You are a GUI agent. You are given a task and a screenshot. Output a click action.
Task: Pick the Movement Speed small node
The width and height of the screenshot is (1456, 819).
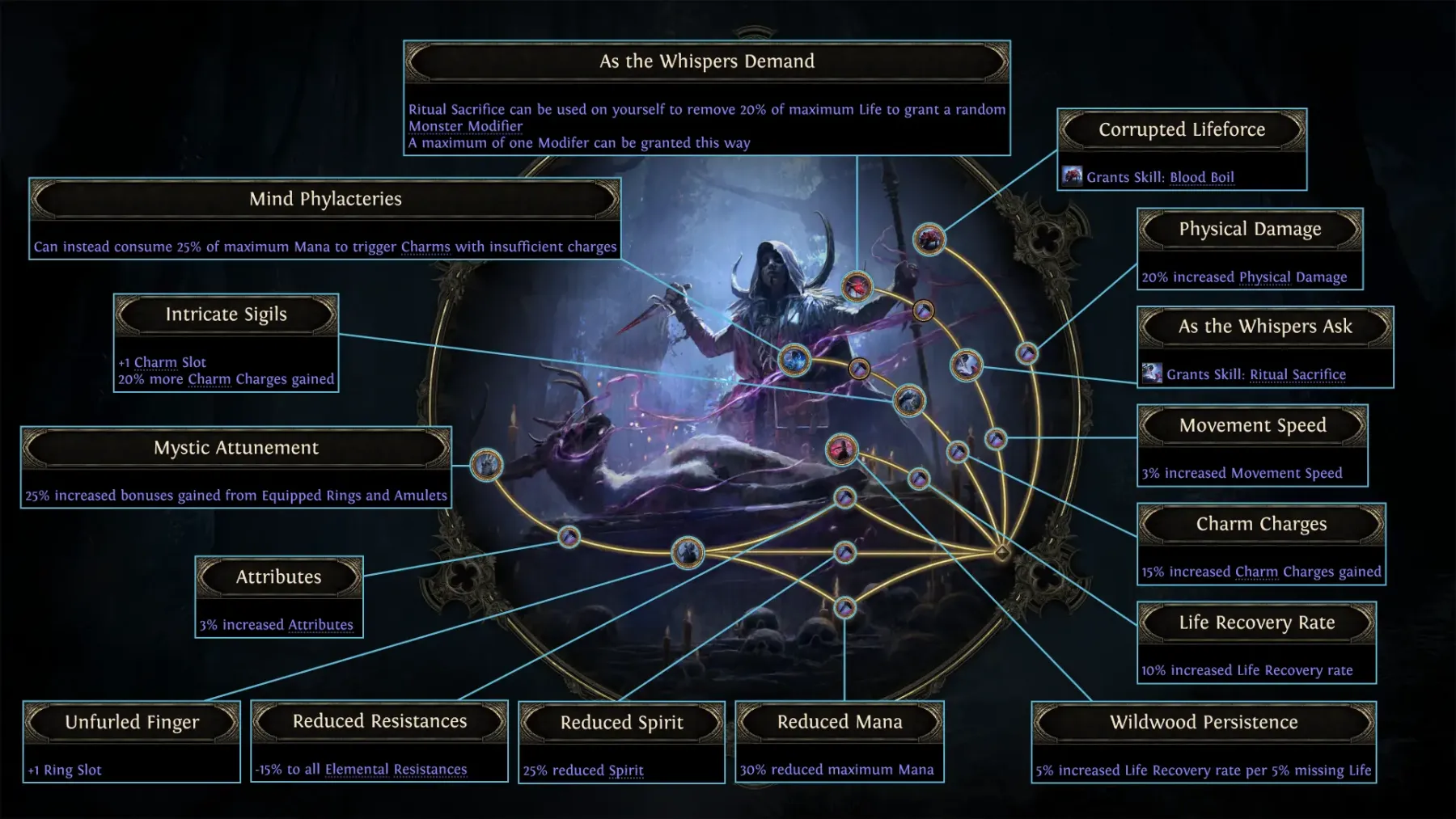pyautogui.click(x=996, y=438)
